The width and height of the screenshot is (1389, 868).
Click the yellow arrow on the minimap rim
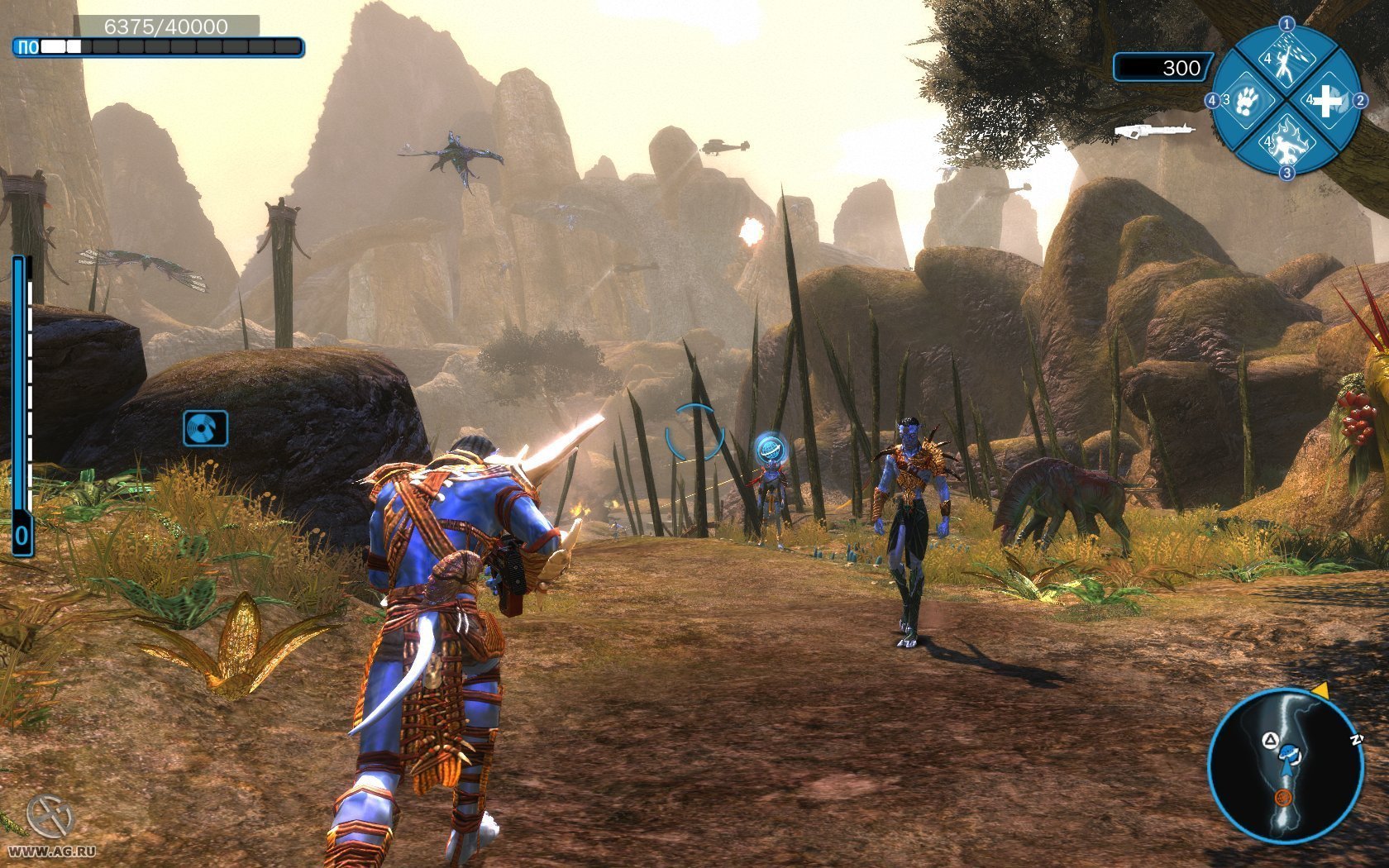(1320, 689)
